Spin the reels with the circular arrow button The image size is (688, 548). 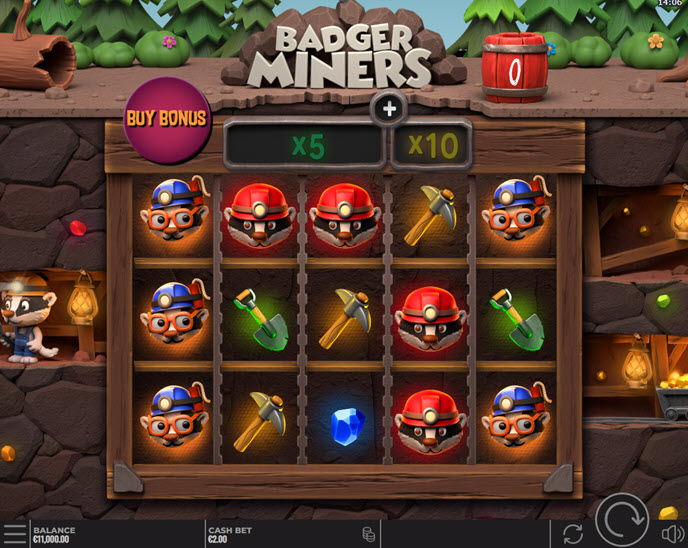click(622, 522)
